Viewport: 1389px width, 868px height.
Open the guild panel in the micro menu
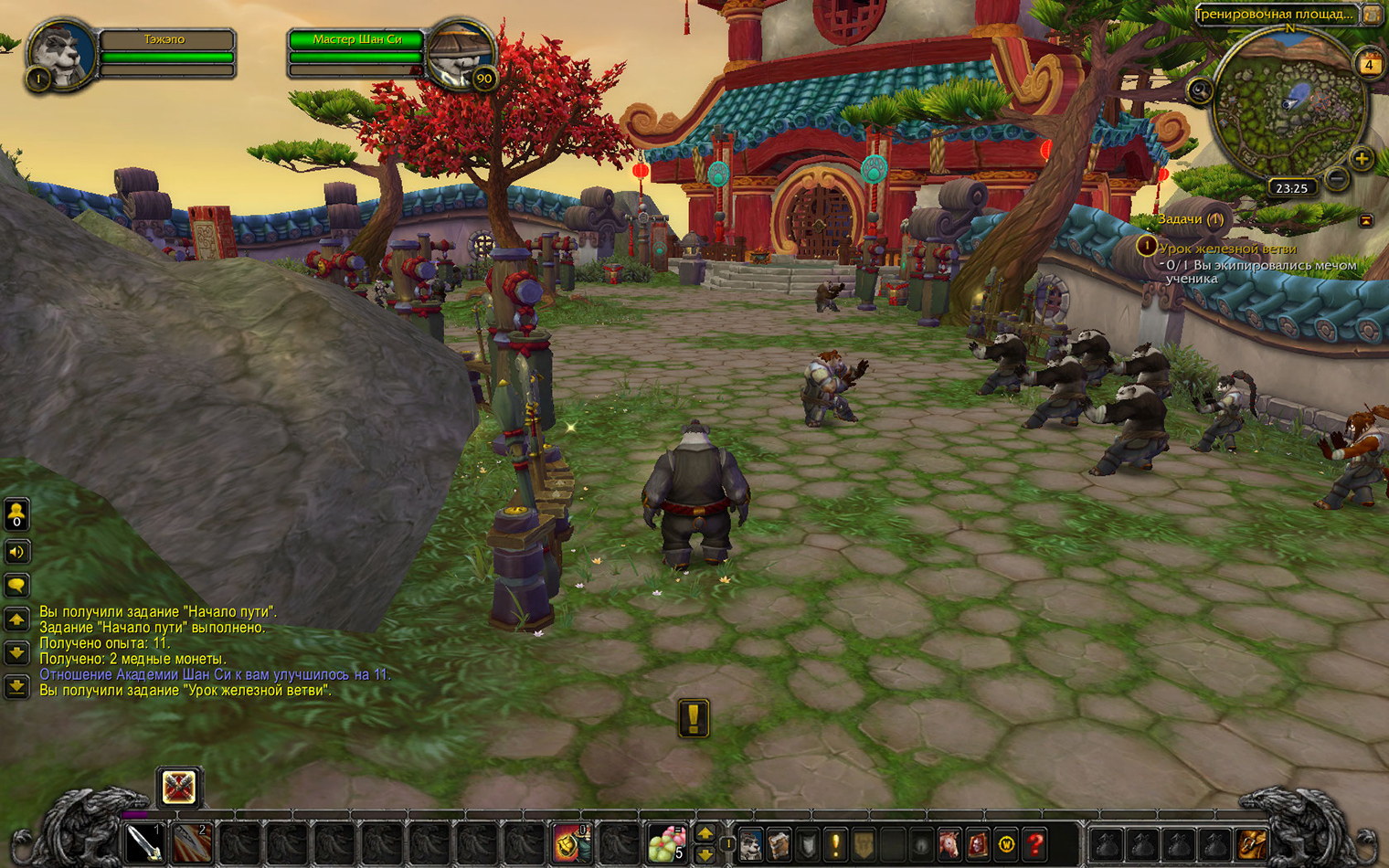(x=864, y=845)
